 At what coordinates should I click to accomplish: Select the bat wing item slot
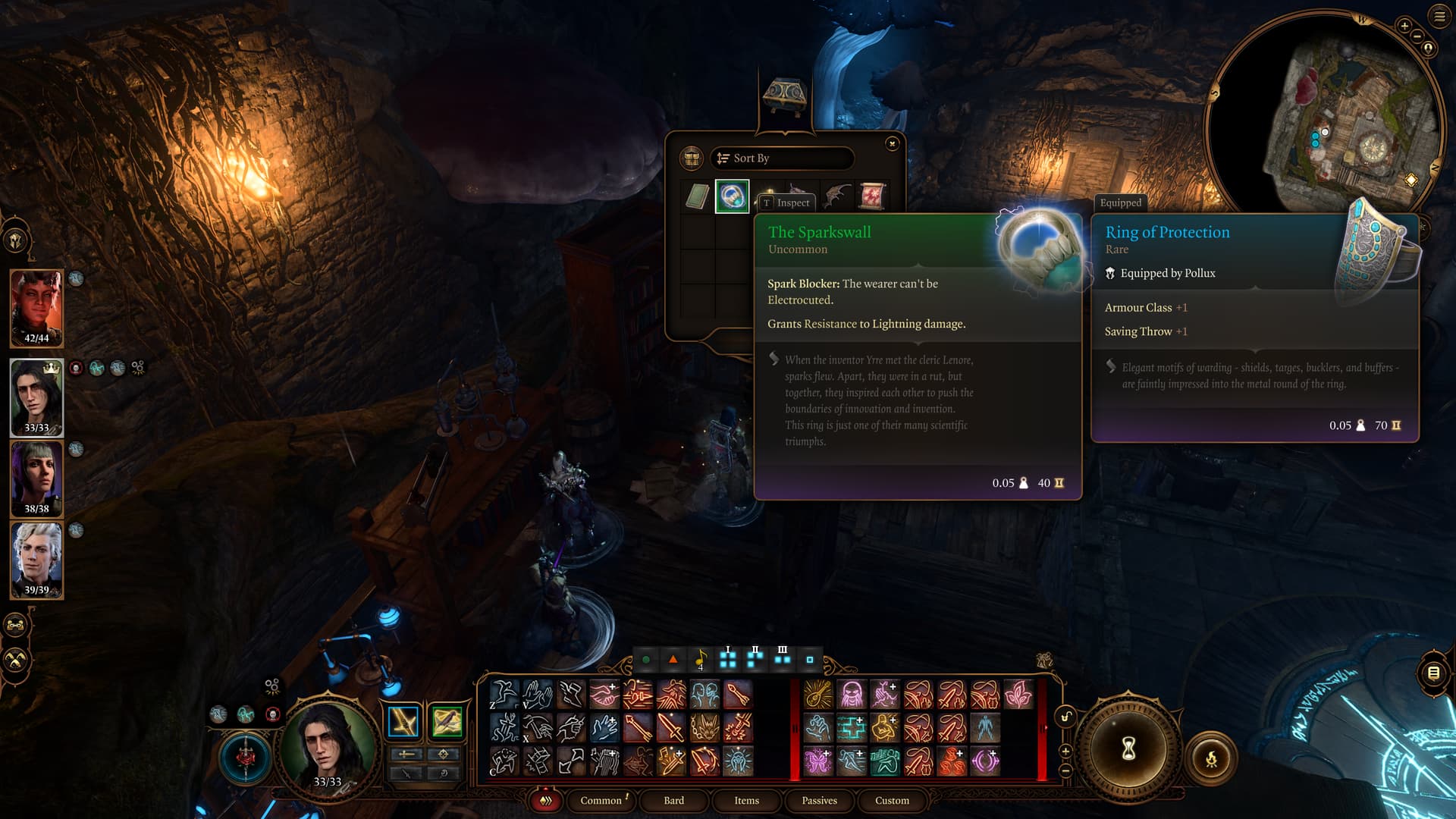[836, 195]
